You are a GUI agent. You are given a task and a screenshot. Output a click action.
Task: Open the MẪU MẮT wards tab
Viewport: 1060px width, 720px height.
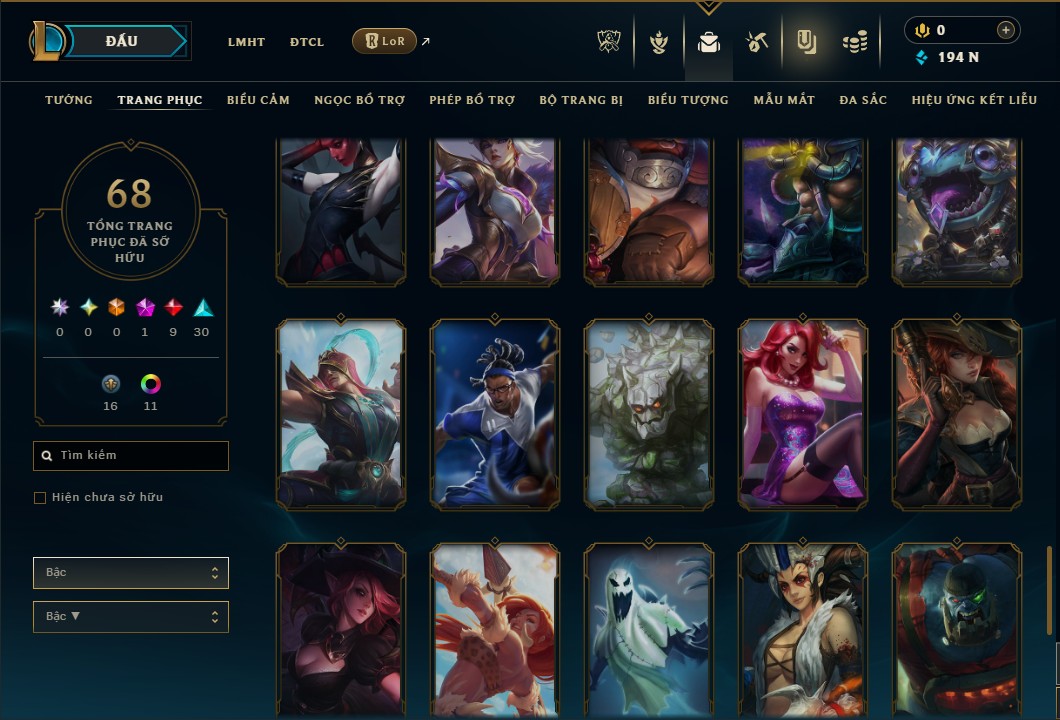[784, 100]
